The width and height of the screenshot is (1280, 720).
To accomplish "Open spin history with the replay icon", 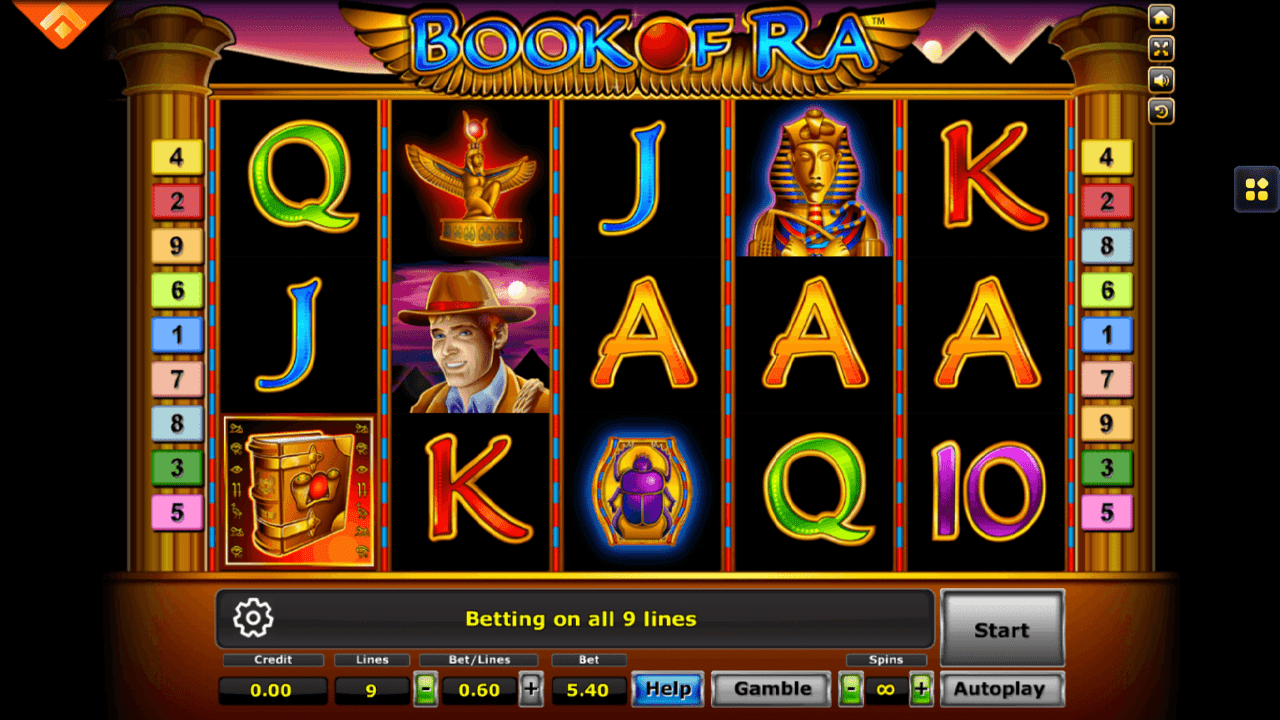I will coord(1161,111).
